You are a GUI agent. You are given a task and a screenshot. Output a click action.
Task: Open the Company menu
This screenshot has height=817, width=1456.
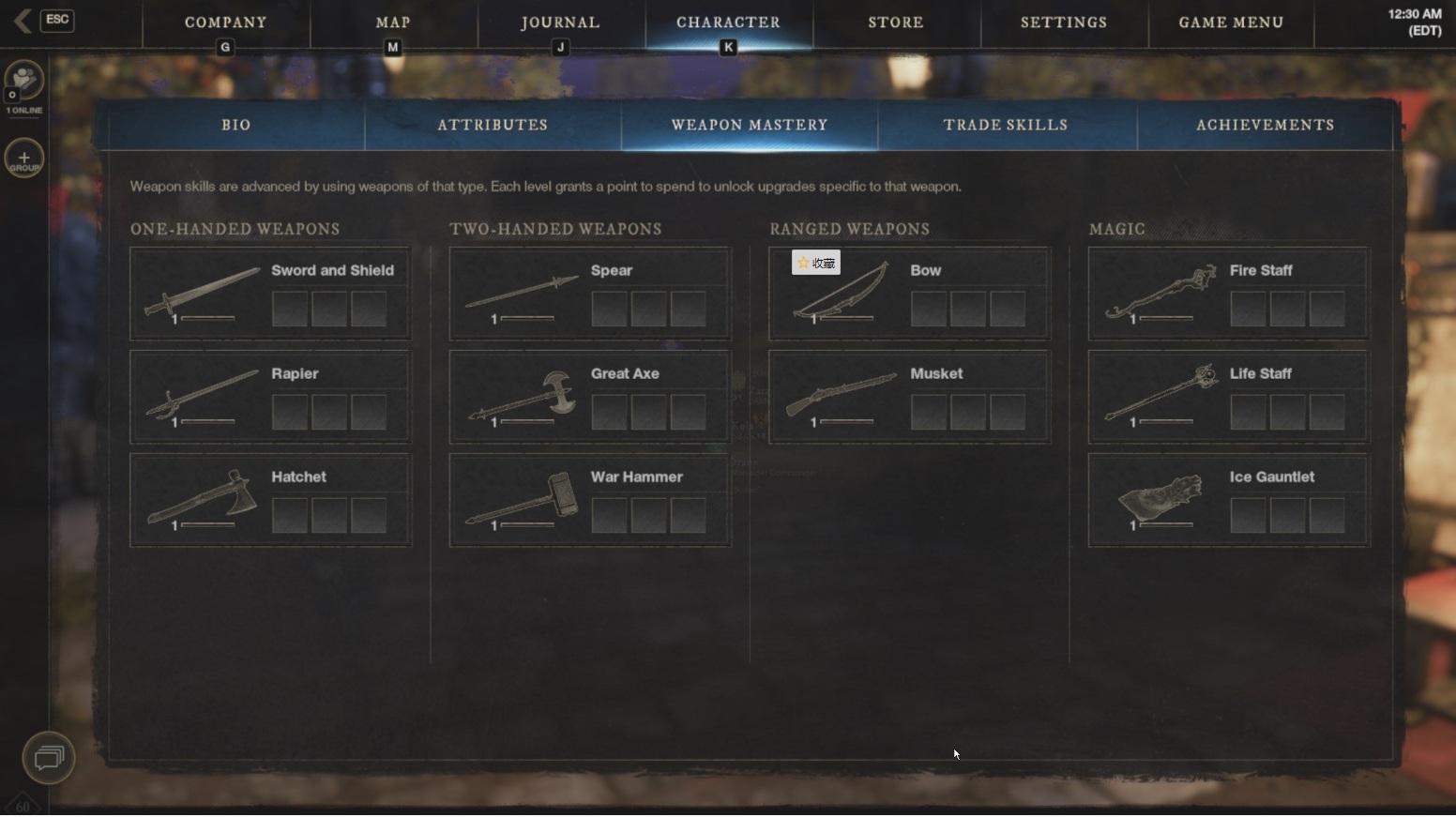pos(225,23)
